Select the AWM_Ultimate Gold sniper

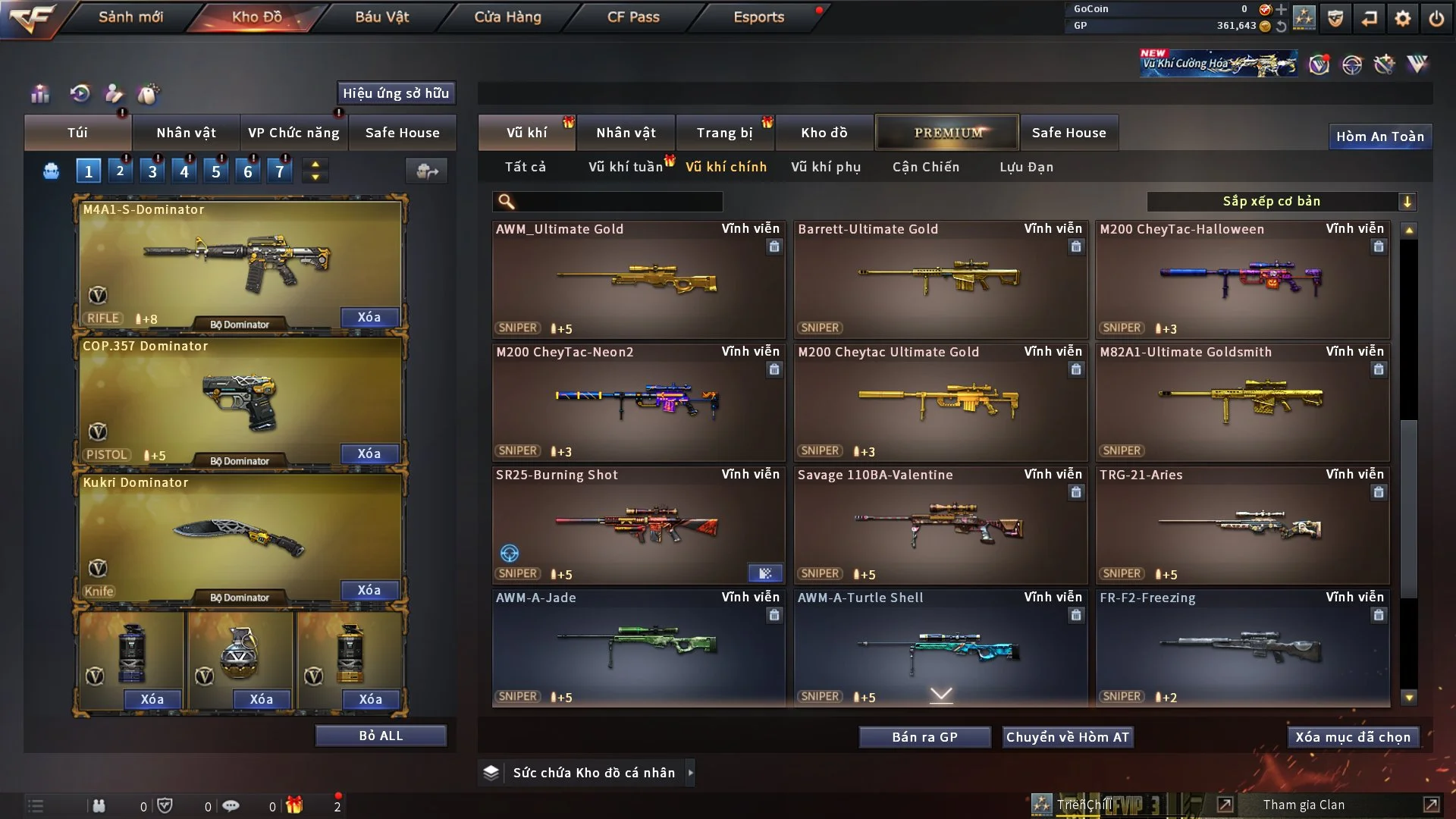click(637, 279)
